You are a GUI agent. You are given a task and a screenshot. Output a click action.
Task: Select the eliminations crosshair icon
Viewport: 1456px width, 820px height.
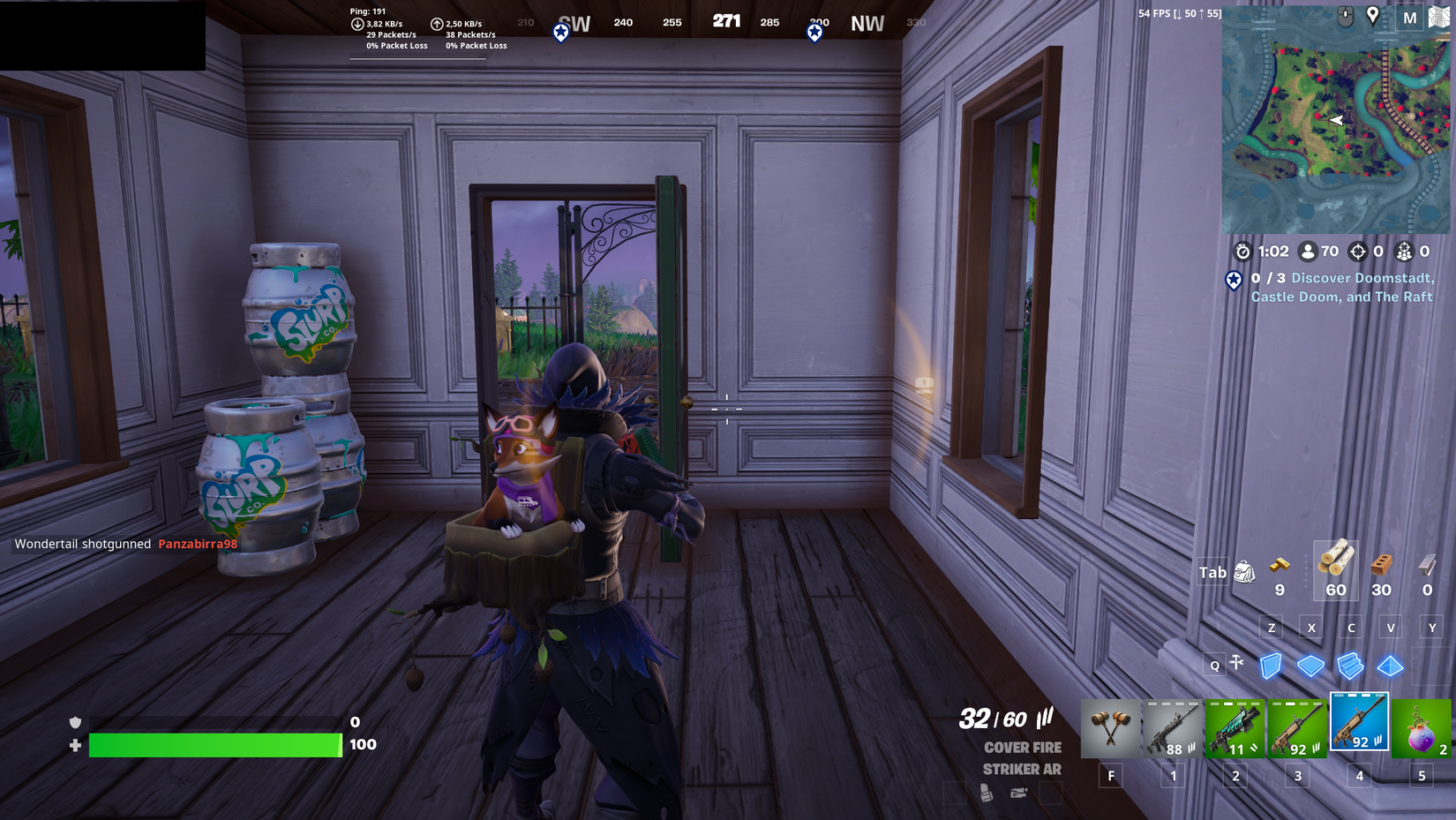pyautogui.click(x=1356, y=252)
